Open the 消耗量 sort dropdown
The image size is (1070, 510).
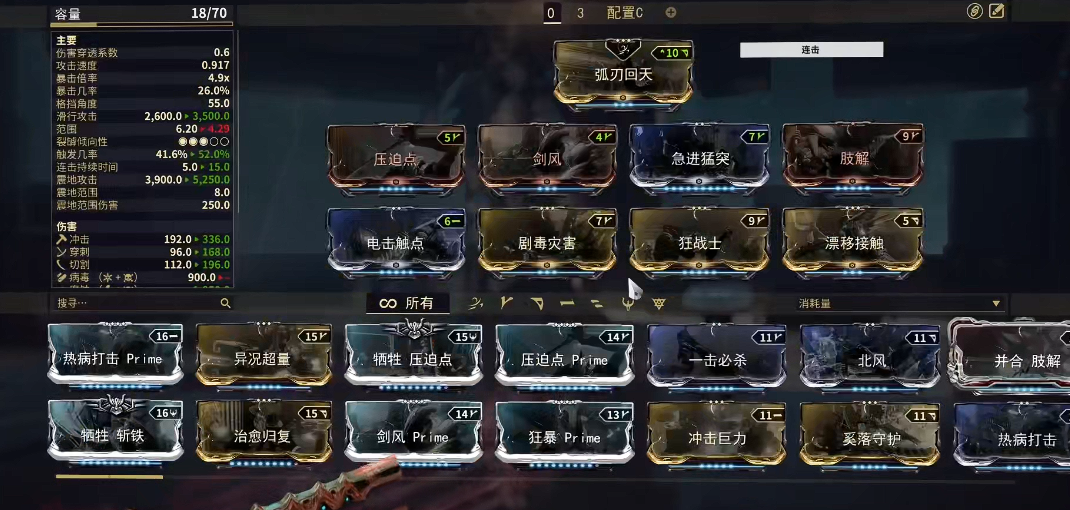coord(899,303)
